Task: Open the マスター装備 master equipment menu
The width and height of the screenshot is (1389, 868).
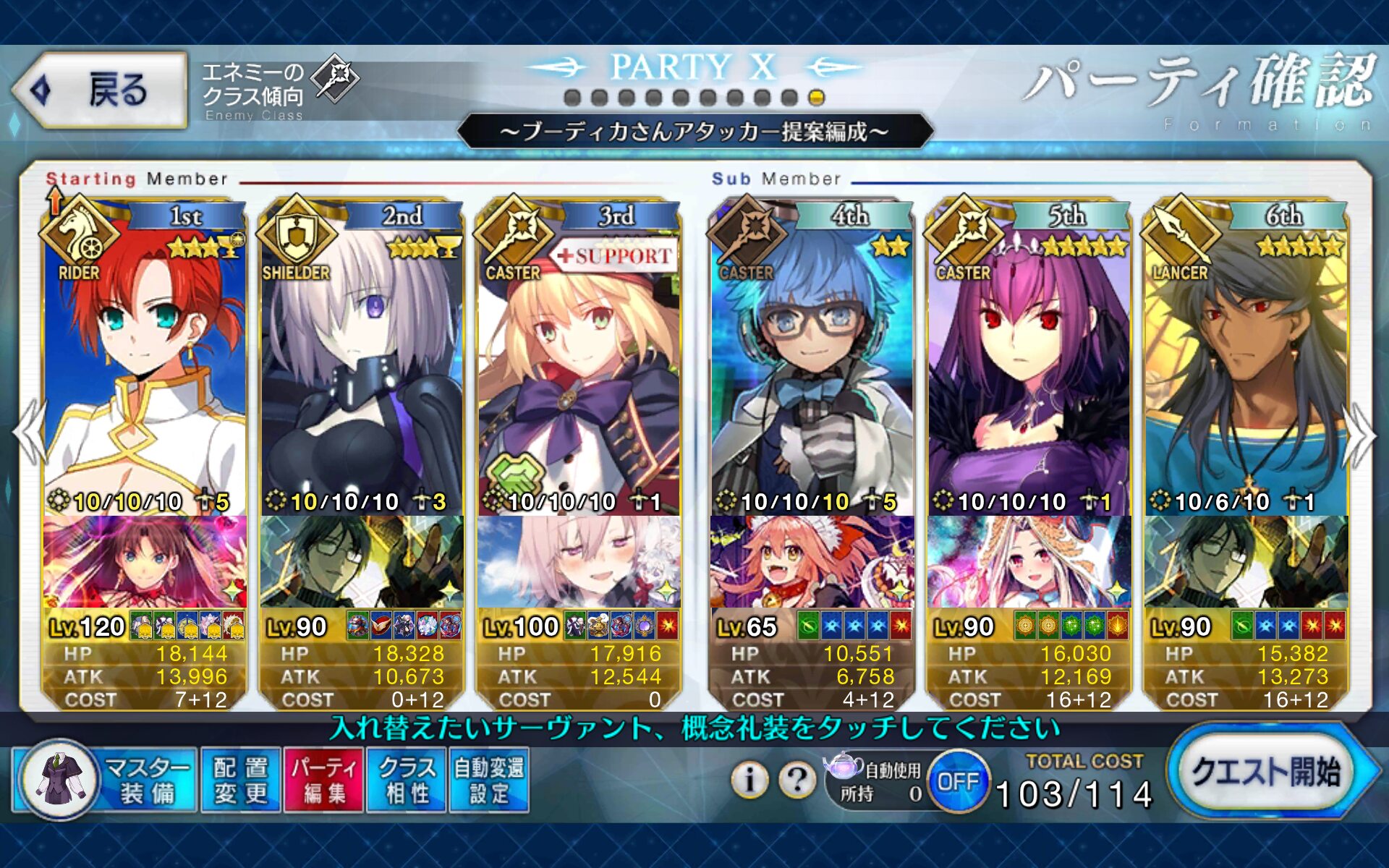Action: click(x=105, y=780)
